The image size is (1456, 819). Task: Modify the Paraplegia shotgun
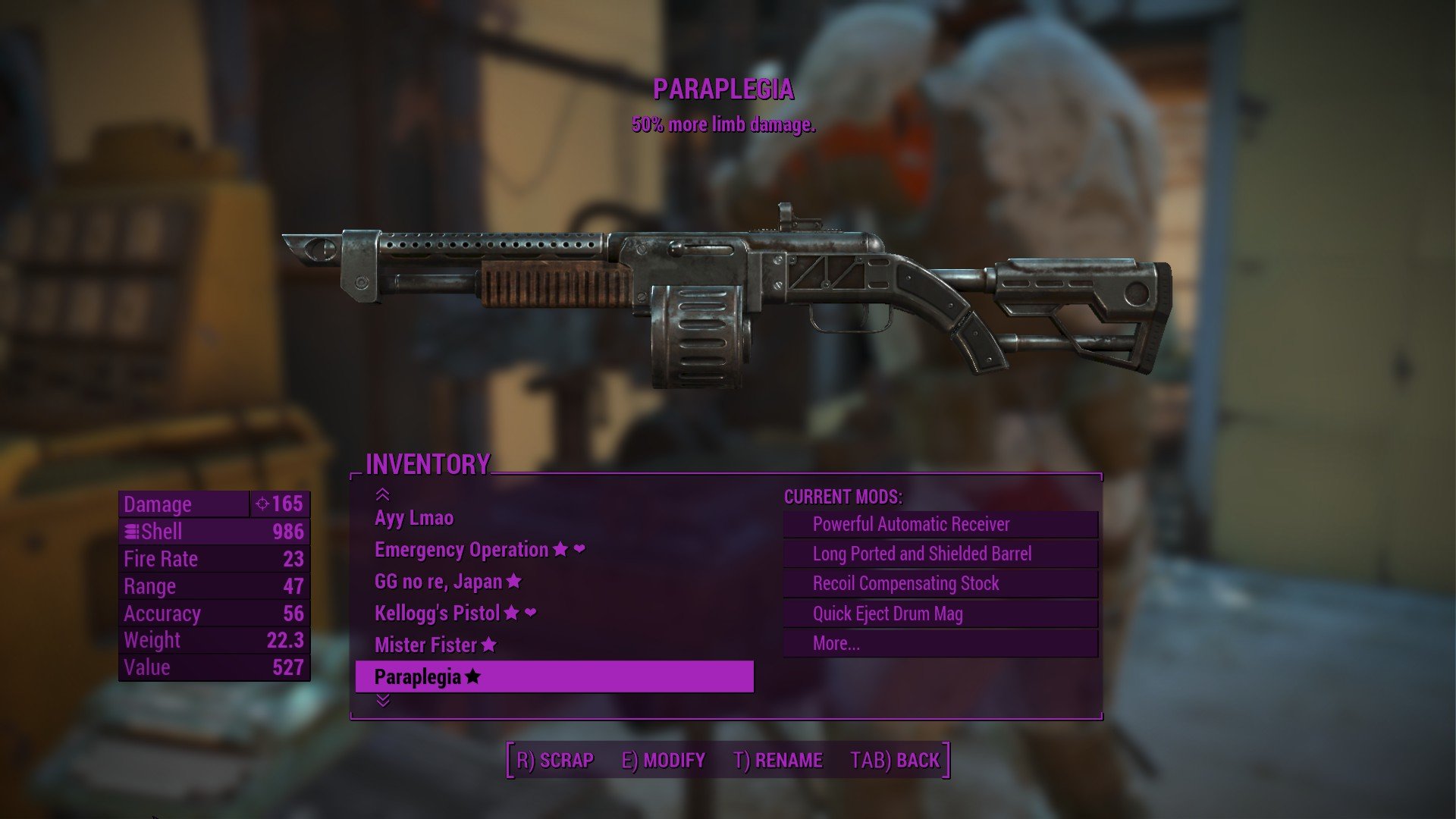tap(664, 760)
